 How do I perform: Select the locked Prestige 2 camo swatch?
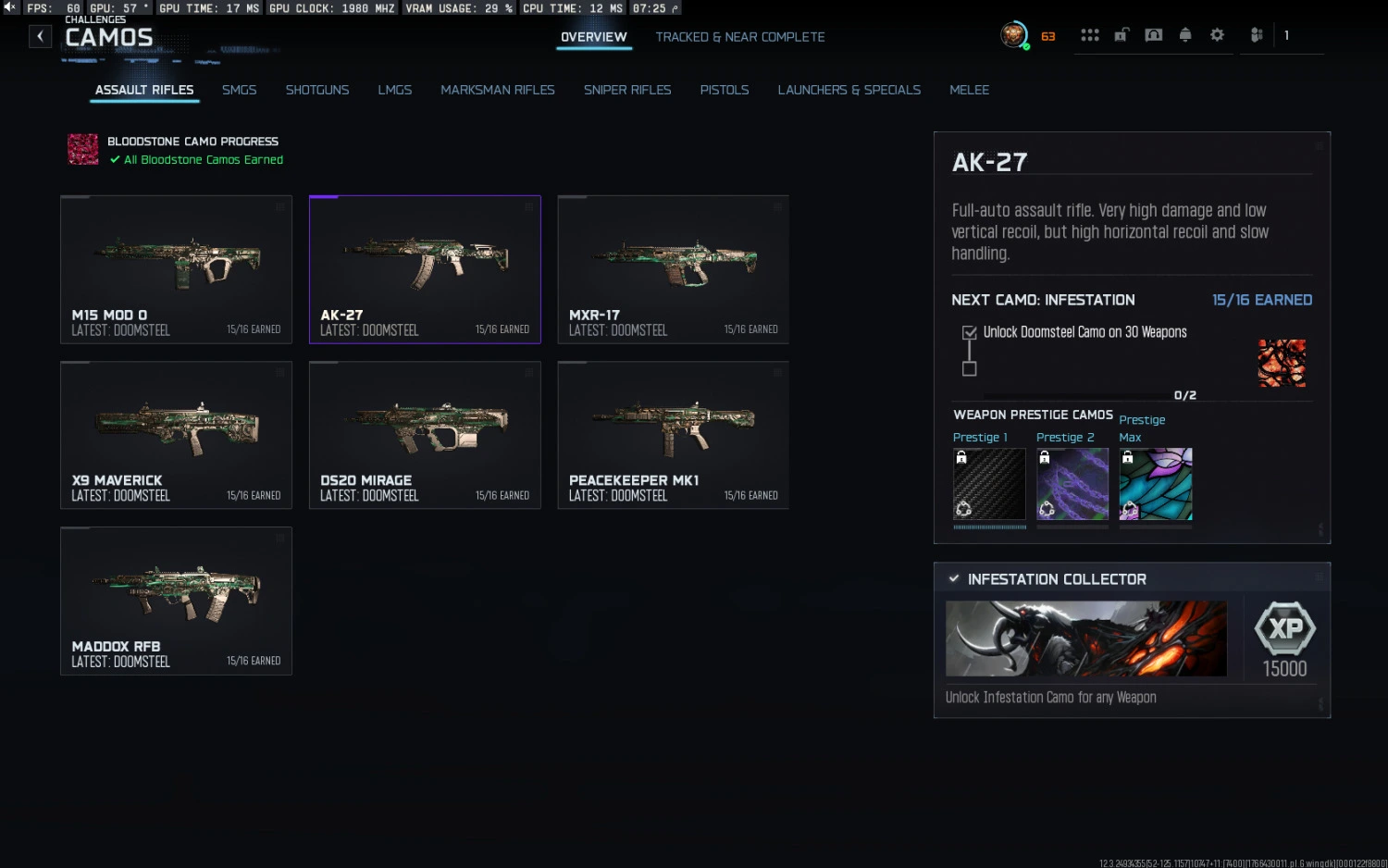tap(1072, 483)
